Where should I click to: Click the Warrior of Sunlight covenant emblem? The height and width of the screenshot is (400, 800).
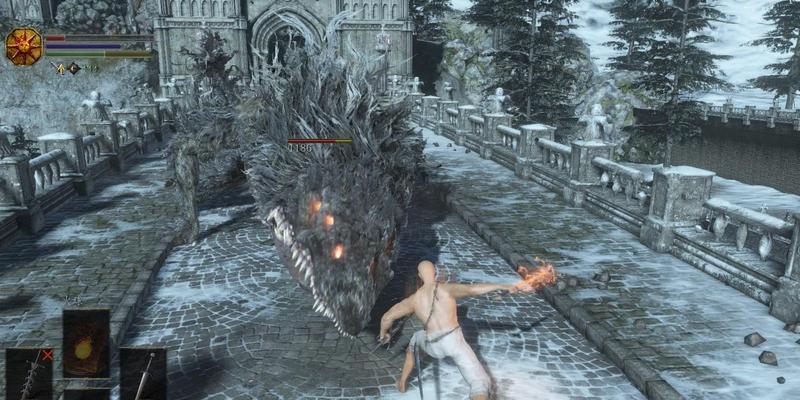pyautogui.click(x=22, y=46)
